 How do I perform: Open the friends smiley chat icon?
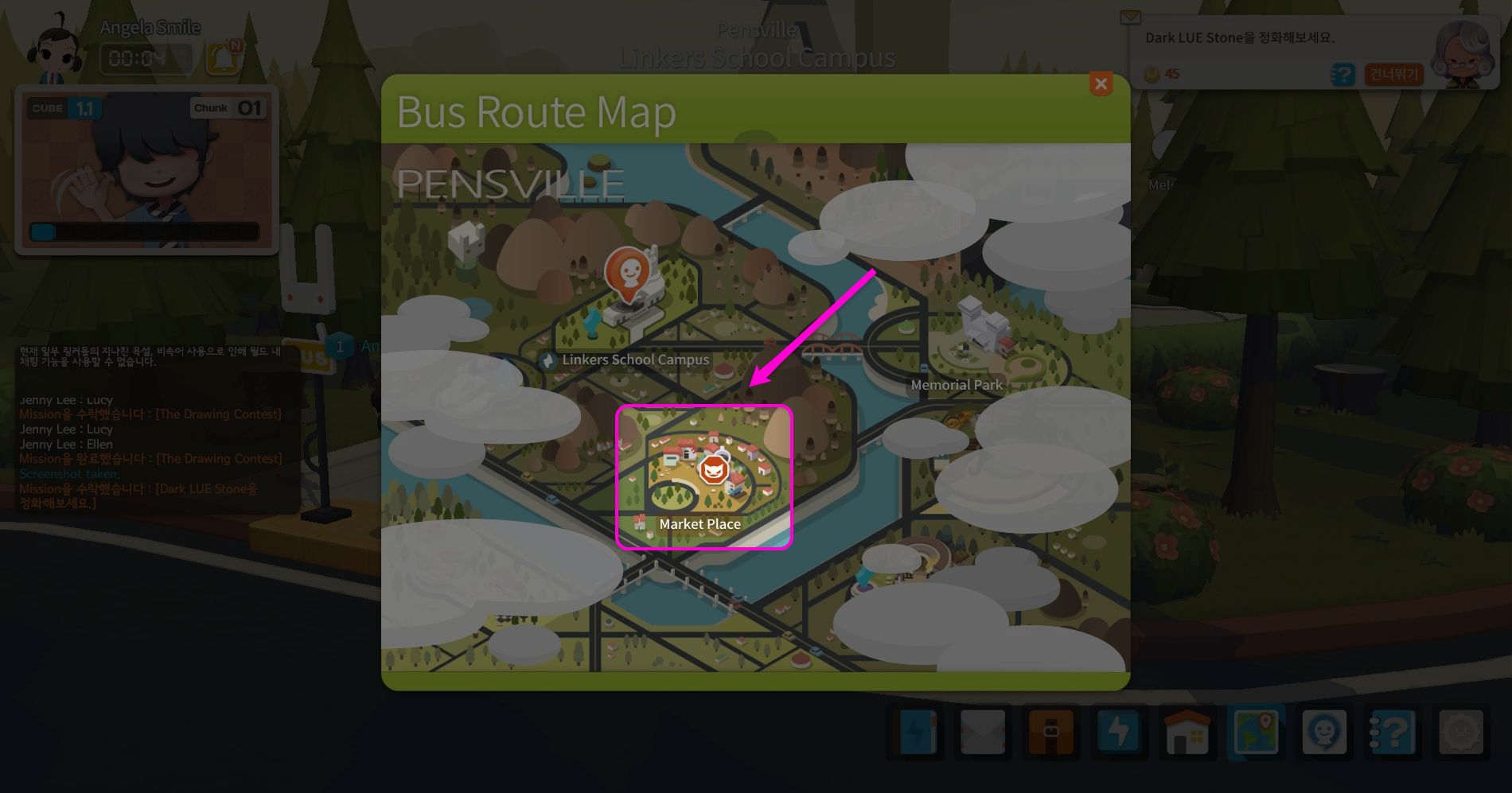(1325, 733)
